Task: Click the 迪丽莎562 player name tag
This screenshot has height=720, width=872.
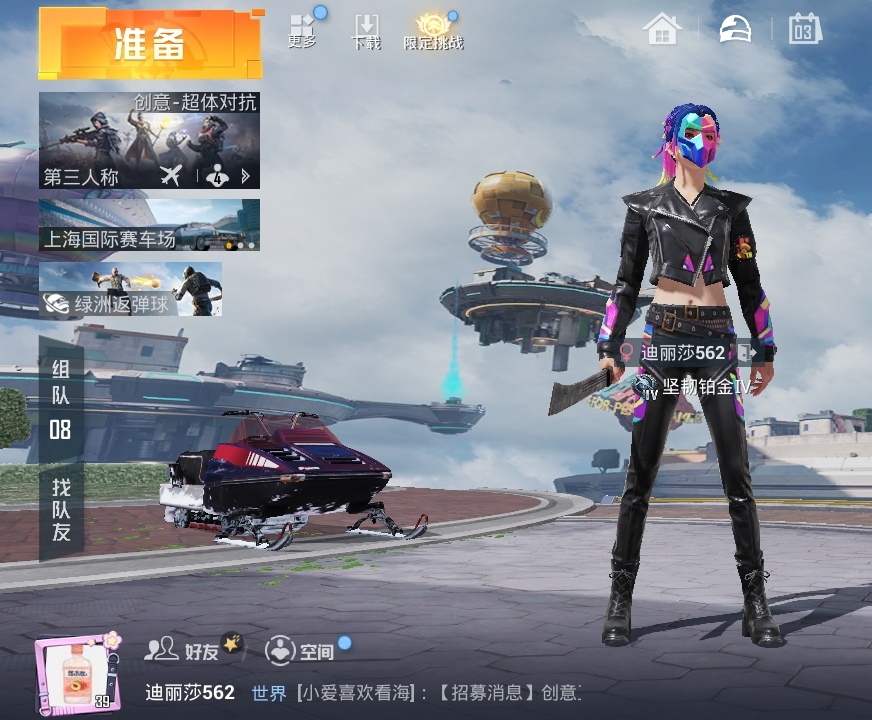Action: [x=682, y=353]
